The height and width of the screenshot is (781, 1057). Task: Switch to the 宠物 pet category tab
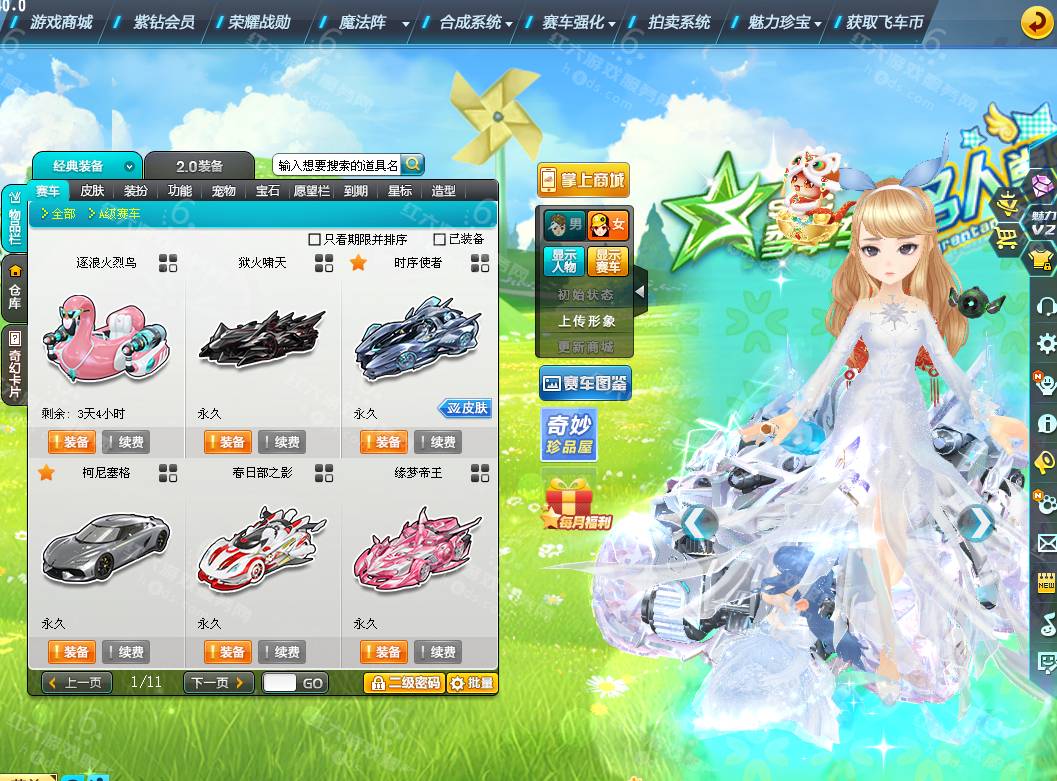pyautogui.click(x=224, y=191)
